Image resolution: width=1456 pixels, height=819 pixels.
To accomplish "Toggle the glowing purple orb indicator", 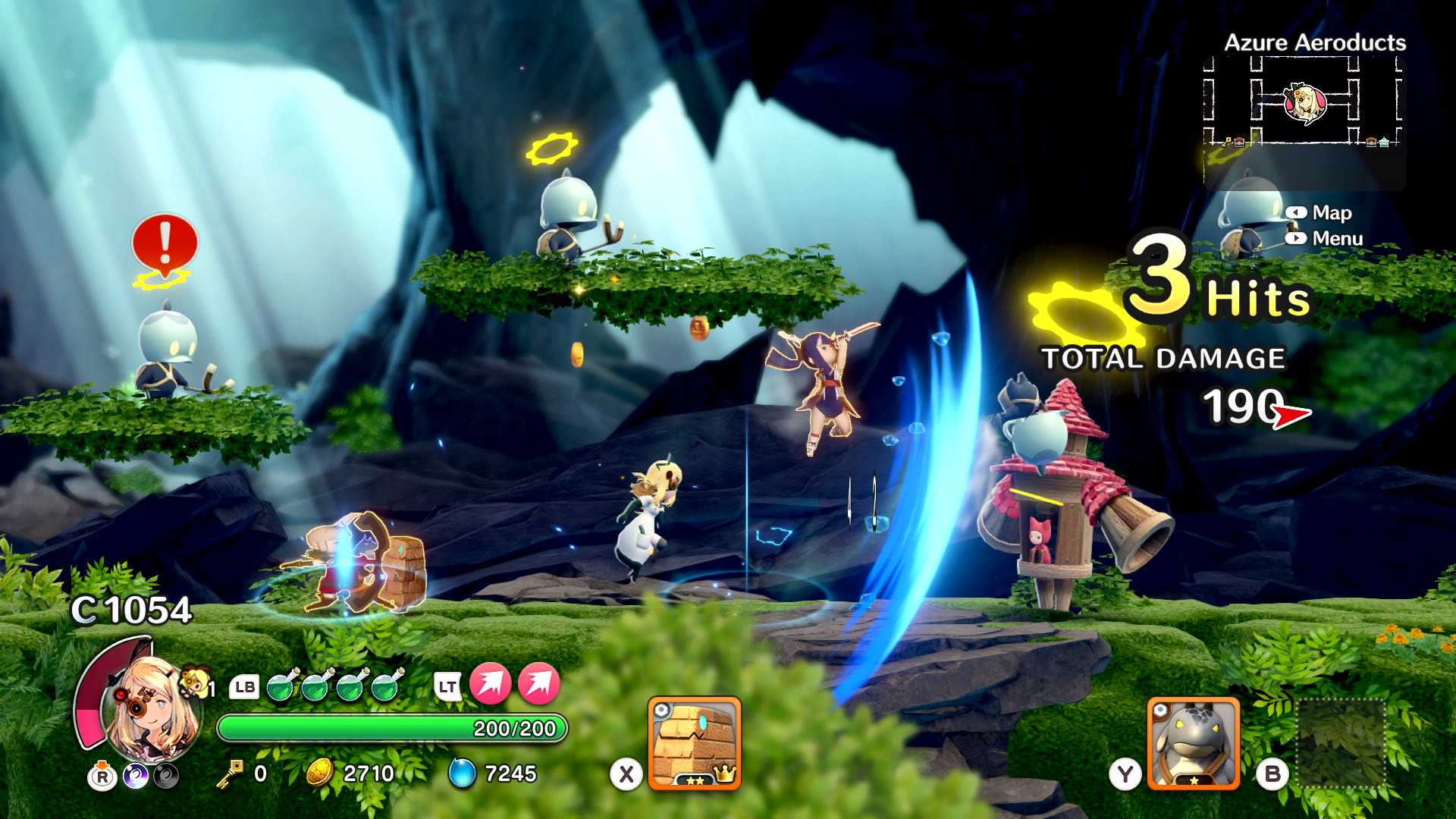I will [136, 773].
